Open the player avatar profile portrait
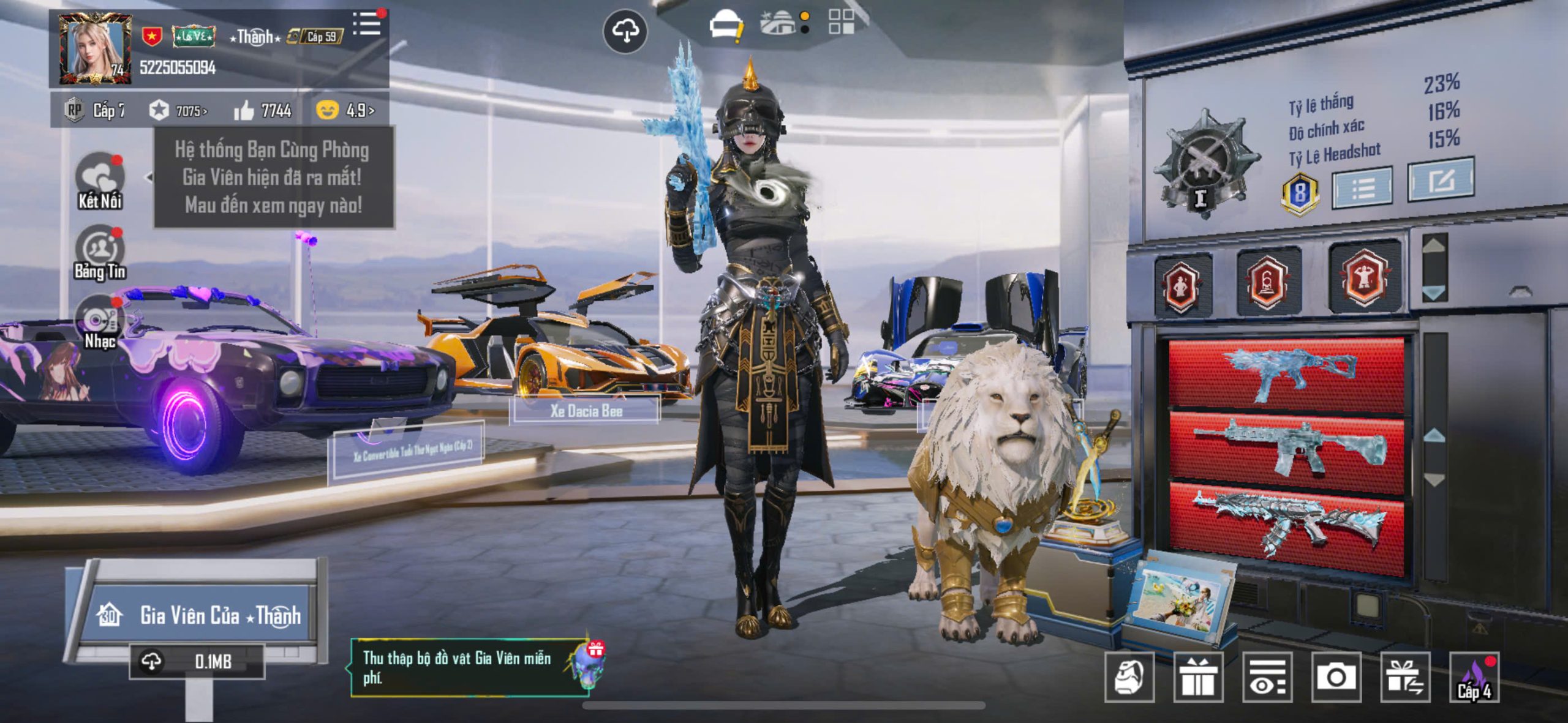 click(x=95, y=50)
